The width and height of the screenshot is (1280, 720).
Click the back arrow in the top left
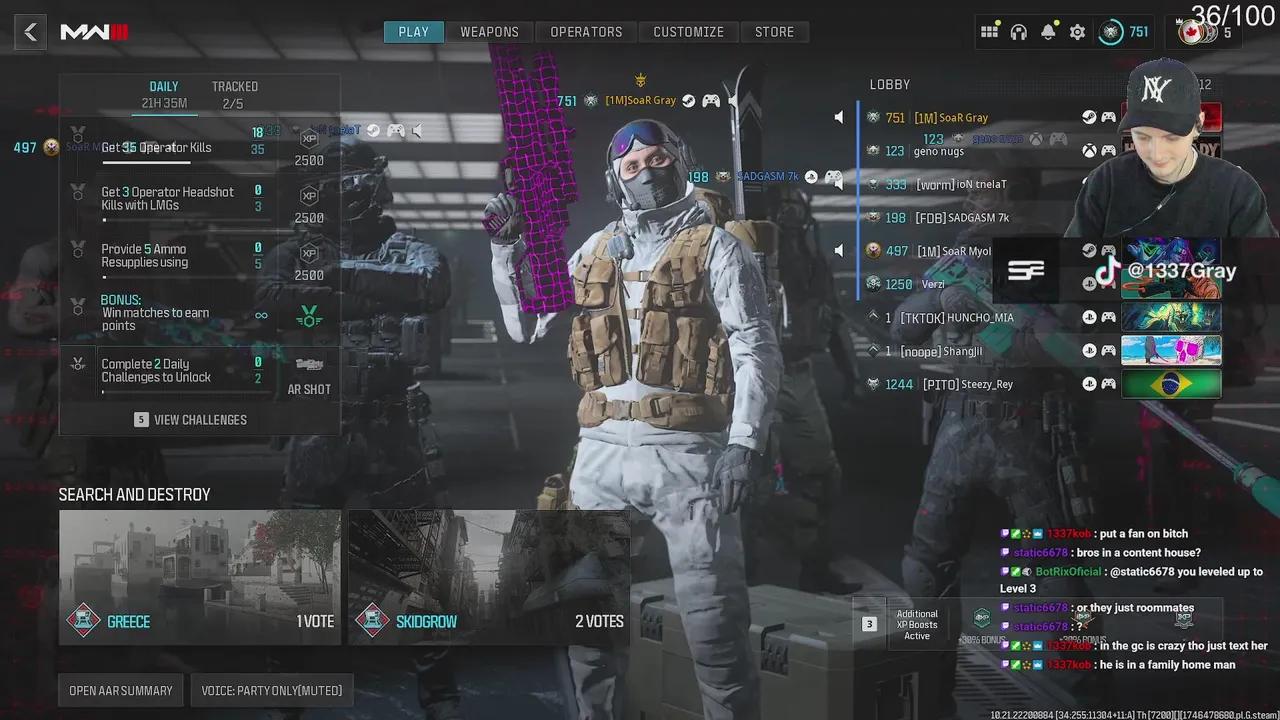[x=29, y=31]
